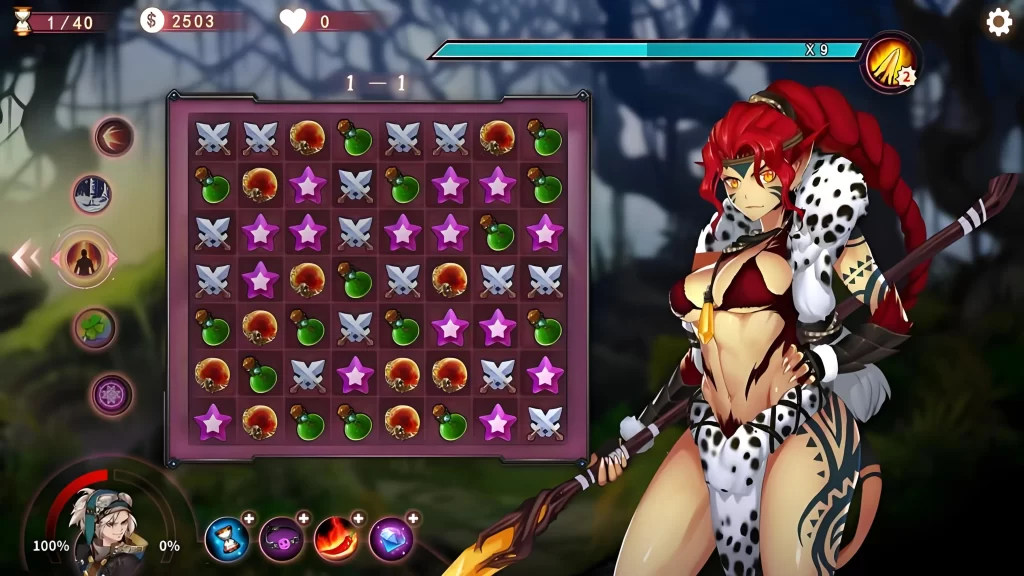The height and width of the screenshot is (576, 1024).
Task: Add more gag boosters with plus button
Action: click(x=304, y=518)
